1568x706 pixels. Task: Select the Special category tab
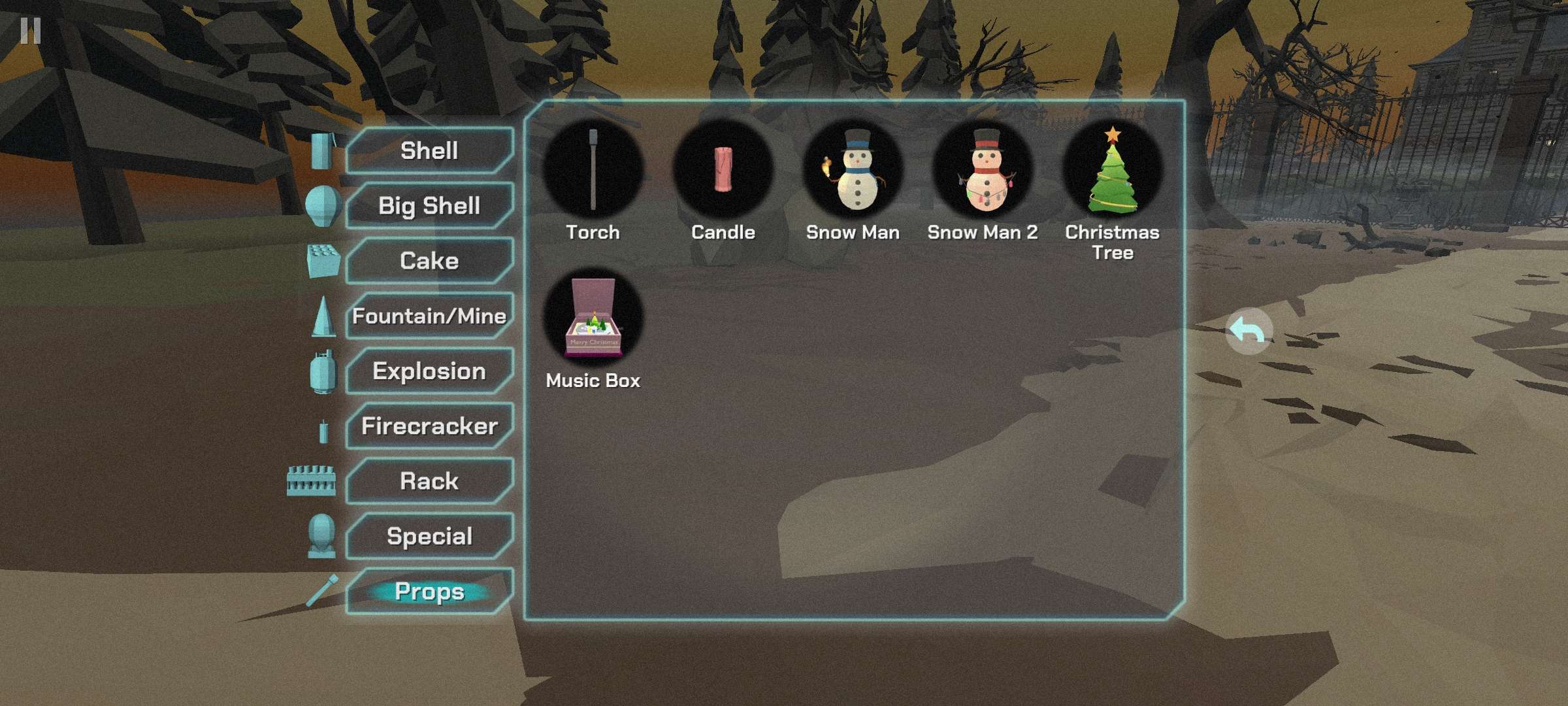(429, 536)
